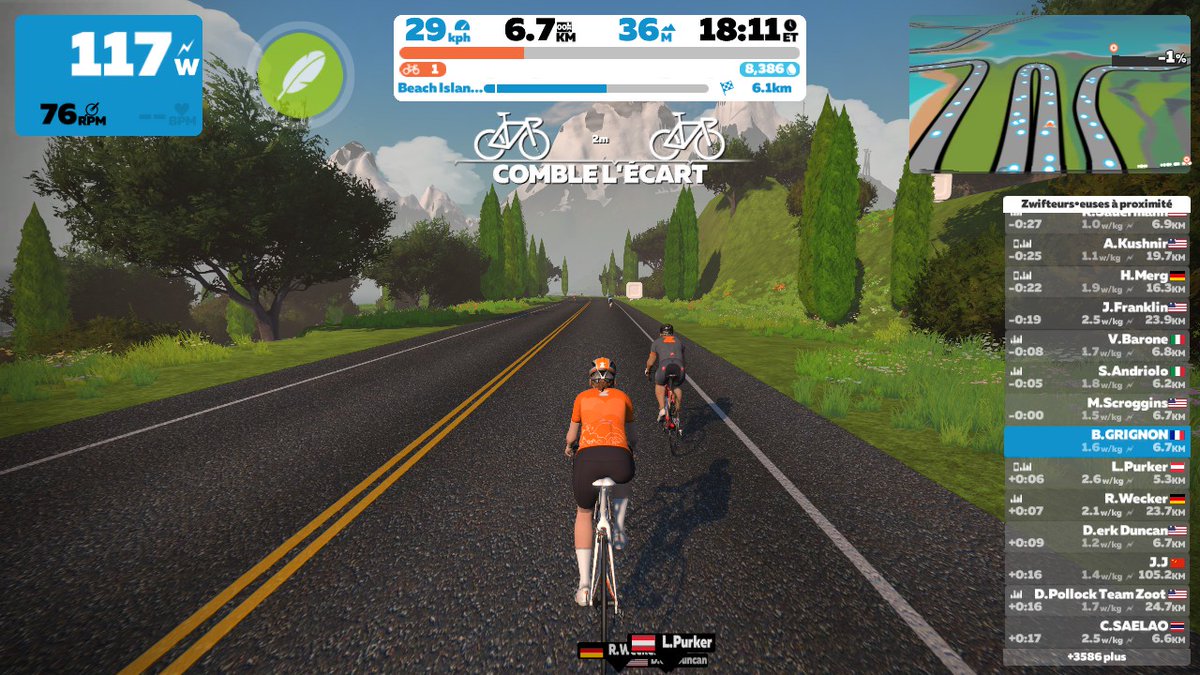Image resolution: width=1200 pixels, height=675 pixels.
Task: Choose L.Purker in the nearby riders list
Action: click(x=1097, y=473)
